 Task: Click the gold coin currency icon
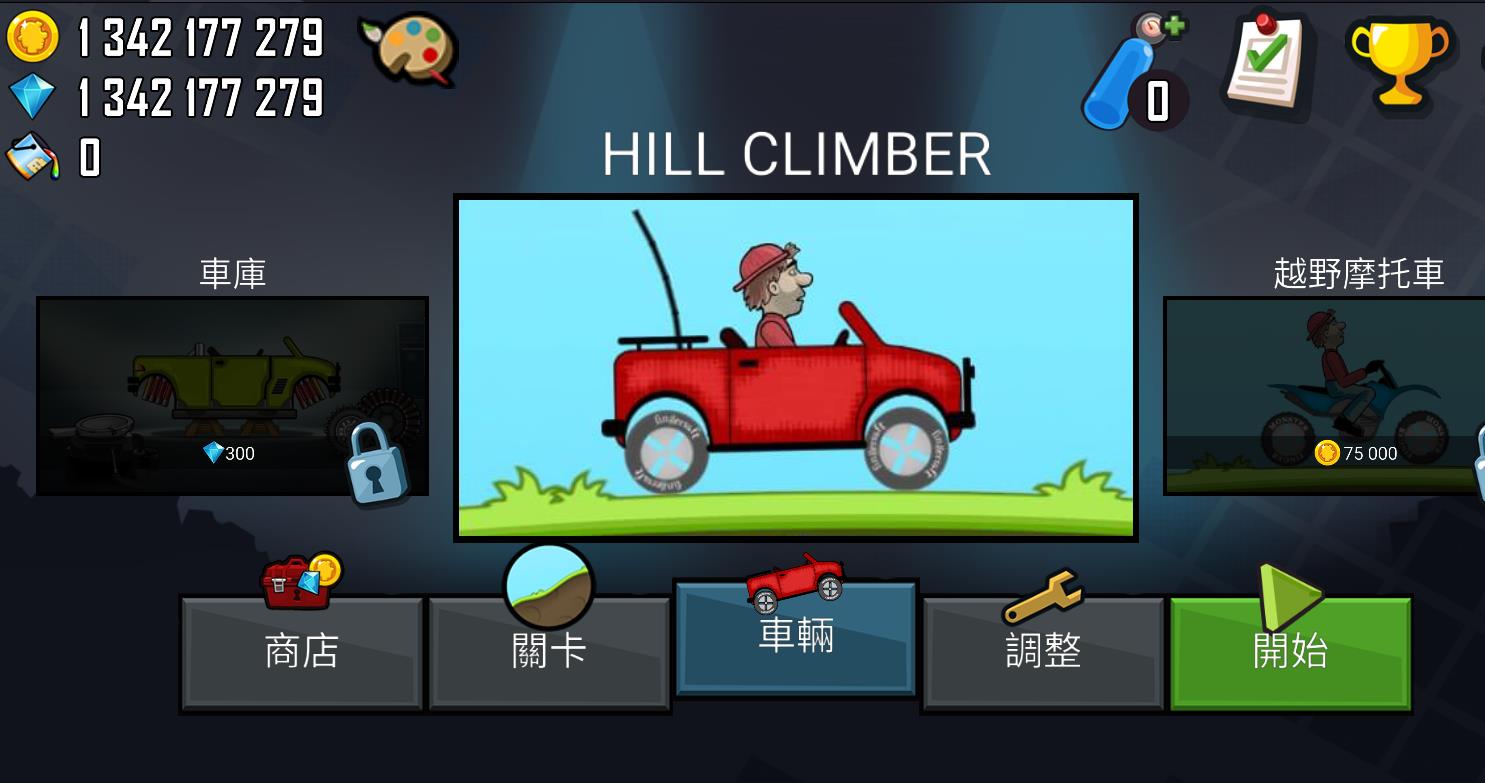pos(33,37)
